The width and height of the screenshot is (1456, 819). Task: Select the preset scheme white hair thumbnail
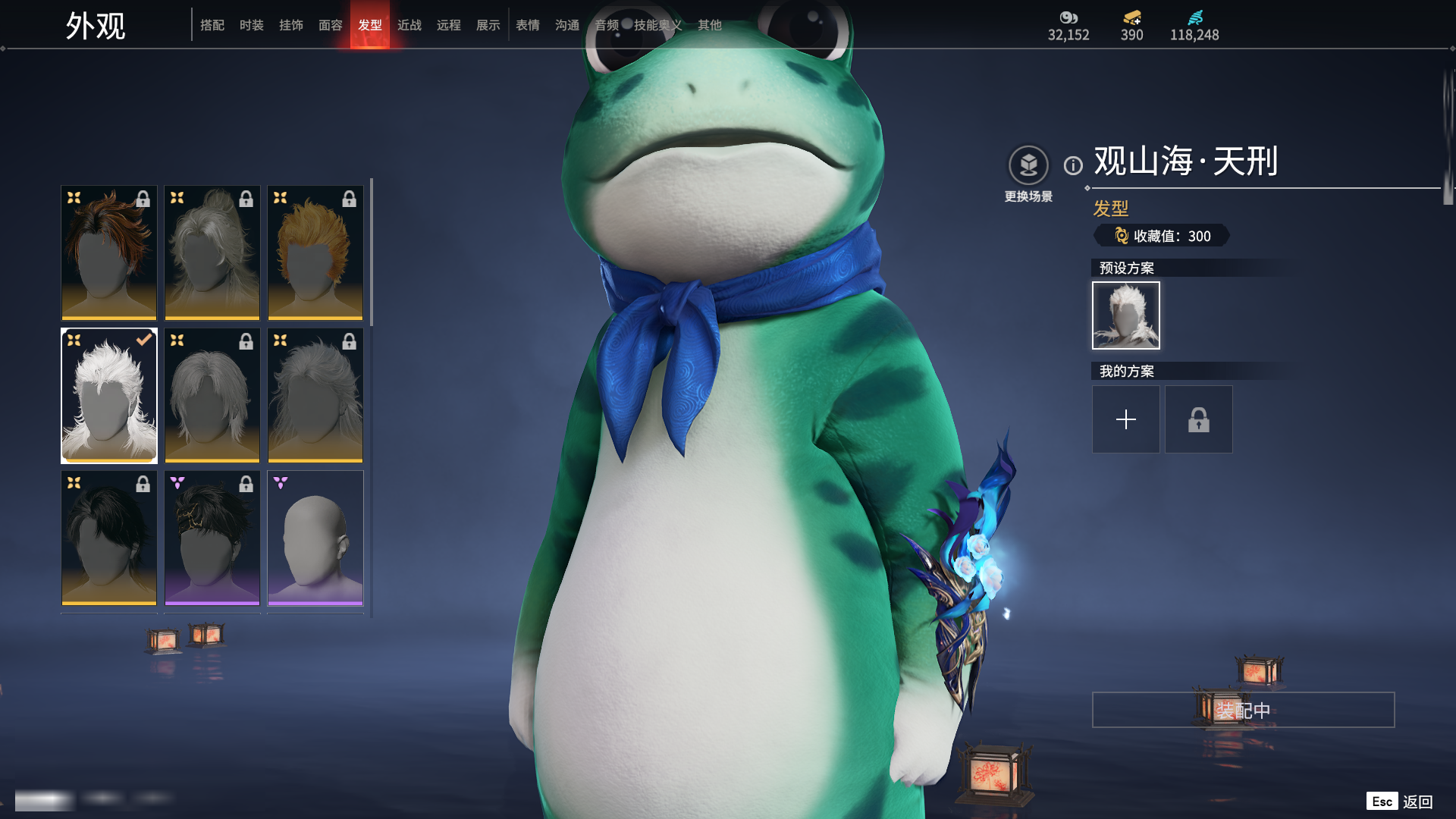tap(1125, 315)
